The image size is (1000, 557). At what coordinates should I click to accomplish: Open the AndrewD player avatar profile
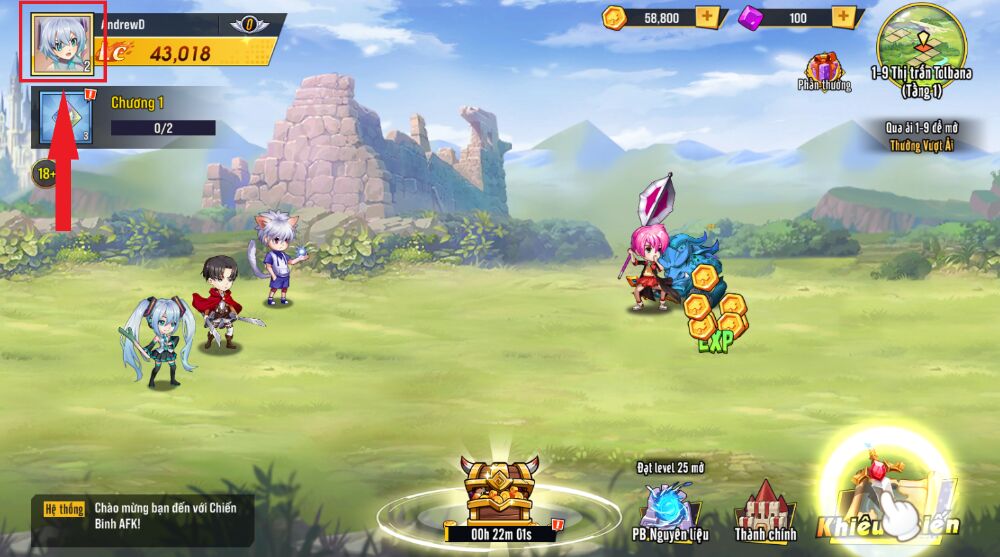click(x=62, y=44)
